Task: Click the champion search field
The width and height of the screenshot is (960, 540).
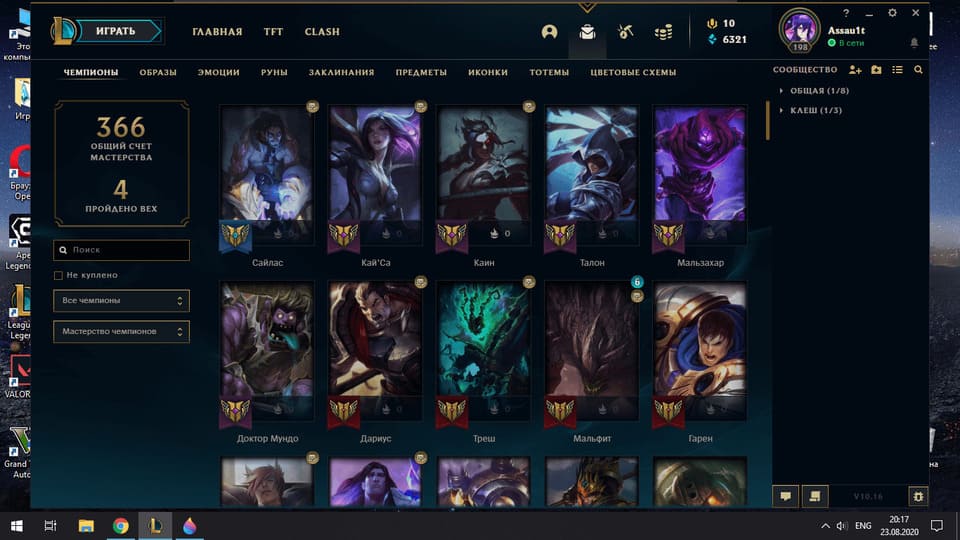Action: [122, 250]
